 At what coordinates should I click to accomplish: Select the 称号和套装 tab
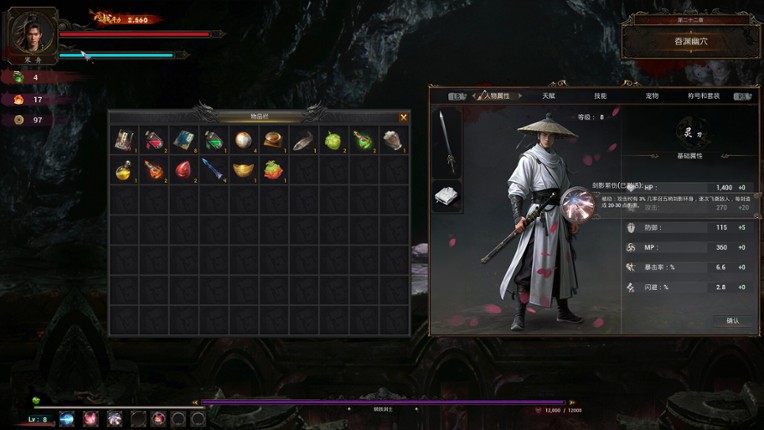pyautogui.click(x=704, y=96)
